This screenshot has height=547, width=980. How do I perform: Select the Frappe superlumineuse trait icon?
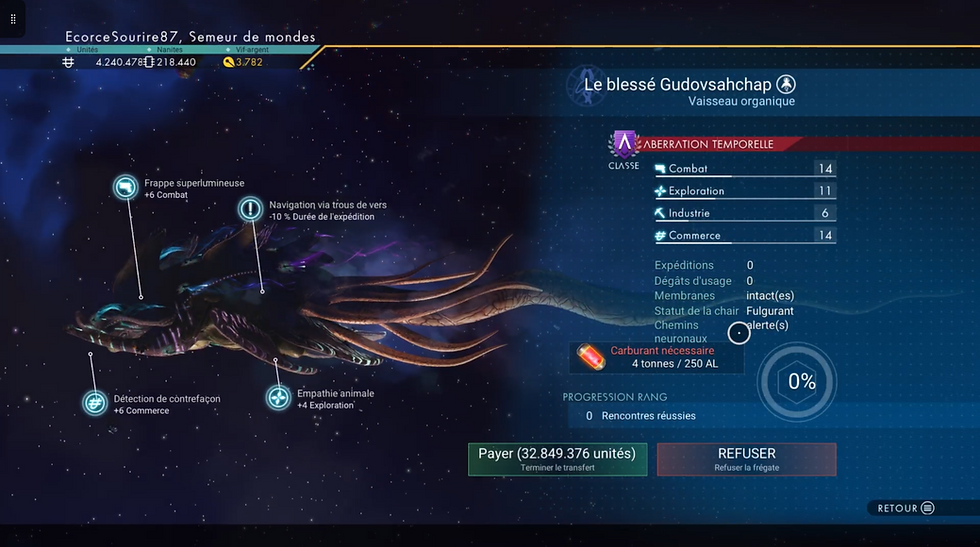[x=126, y=188]
